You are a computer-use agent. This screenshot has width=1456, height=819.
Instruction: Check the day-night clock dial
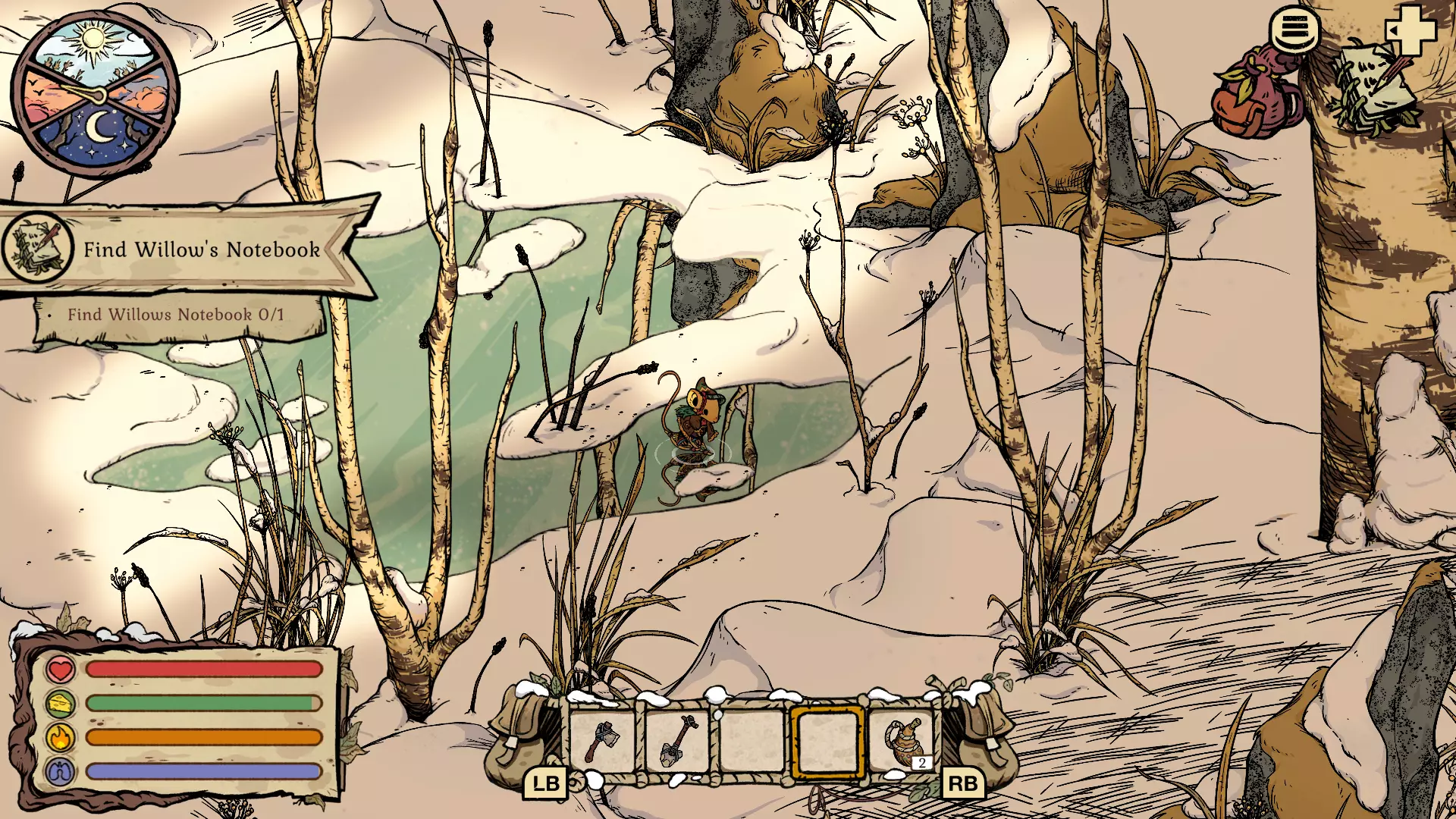pos(95,91)
